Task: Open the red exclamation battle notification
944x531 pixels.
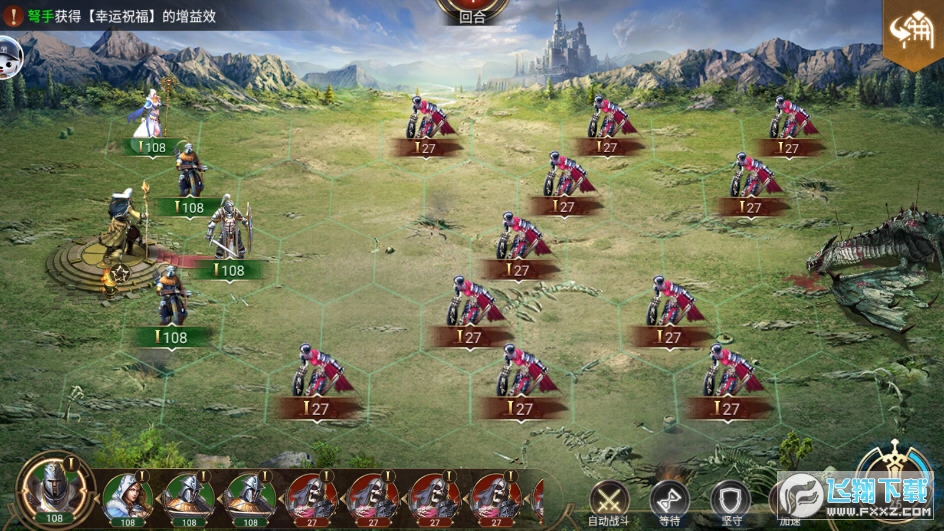Action: (x=11, y=16)
